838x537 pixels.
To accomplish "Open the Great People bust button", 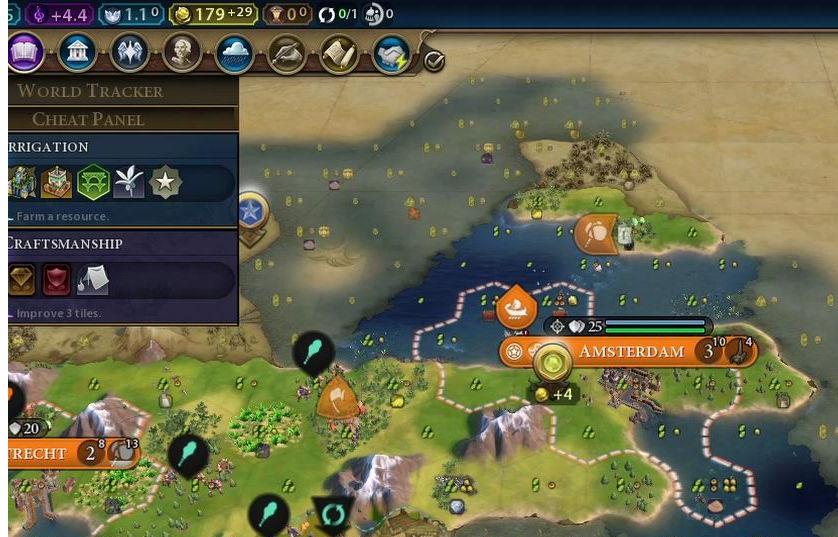I will (x=182, y=52).
